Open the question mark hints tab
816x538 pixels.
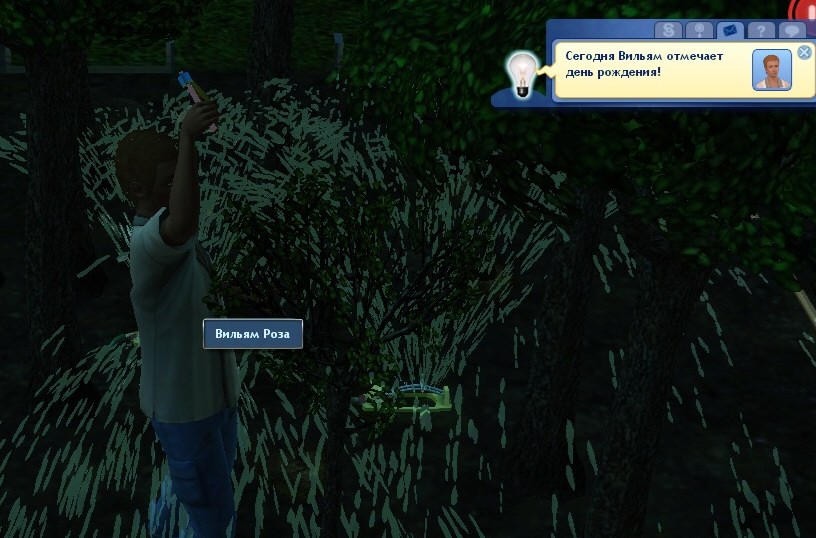[x=762, y=30]
